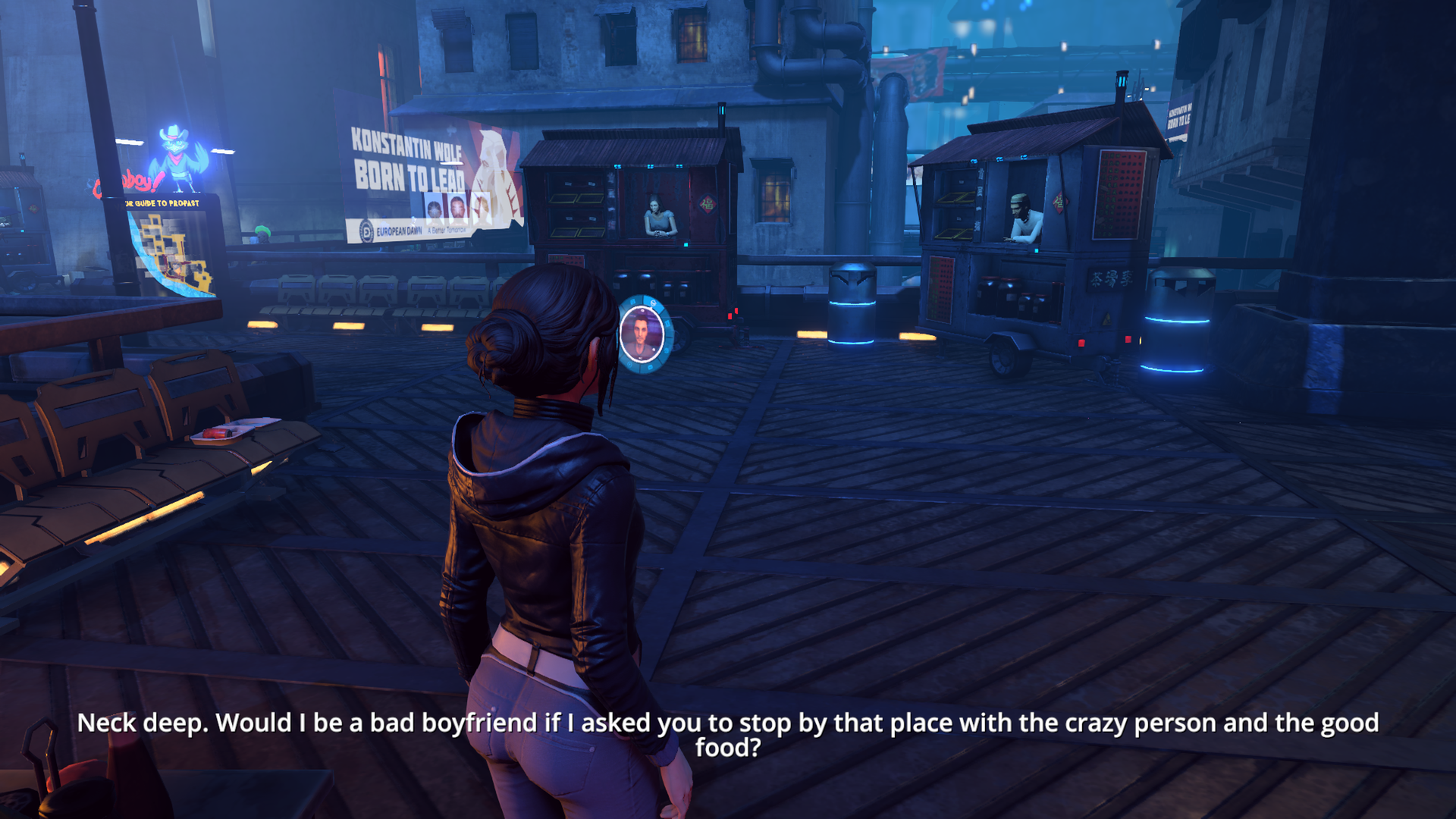This screenshot has height=819, width=1456.
Task: Click the caller's circular portrait icon
Action: pyautogui.click(x=642, y=334)
